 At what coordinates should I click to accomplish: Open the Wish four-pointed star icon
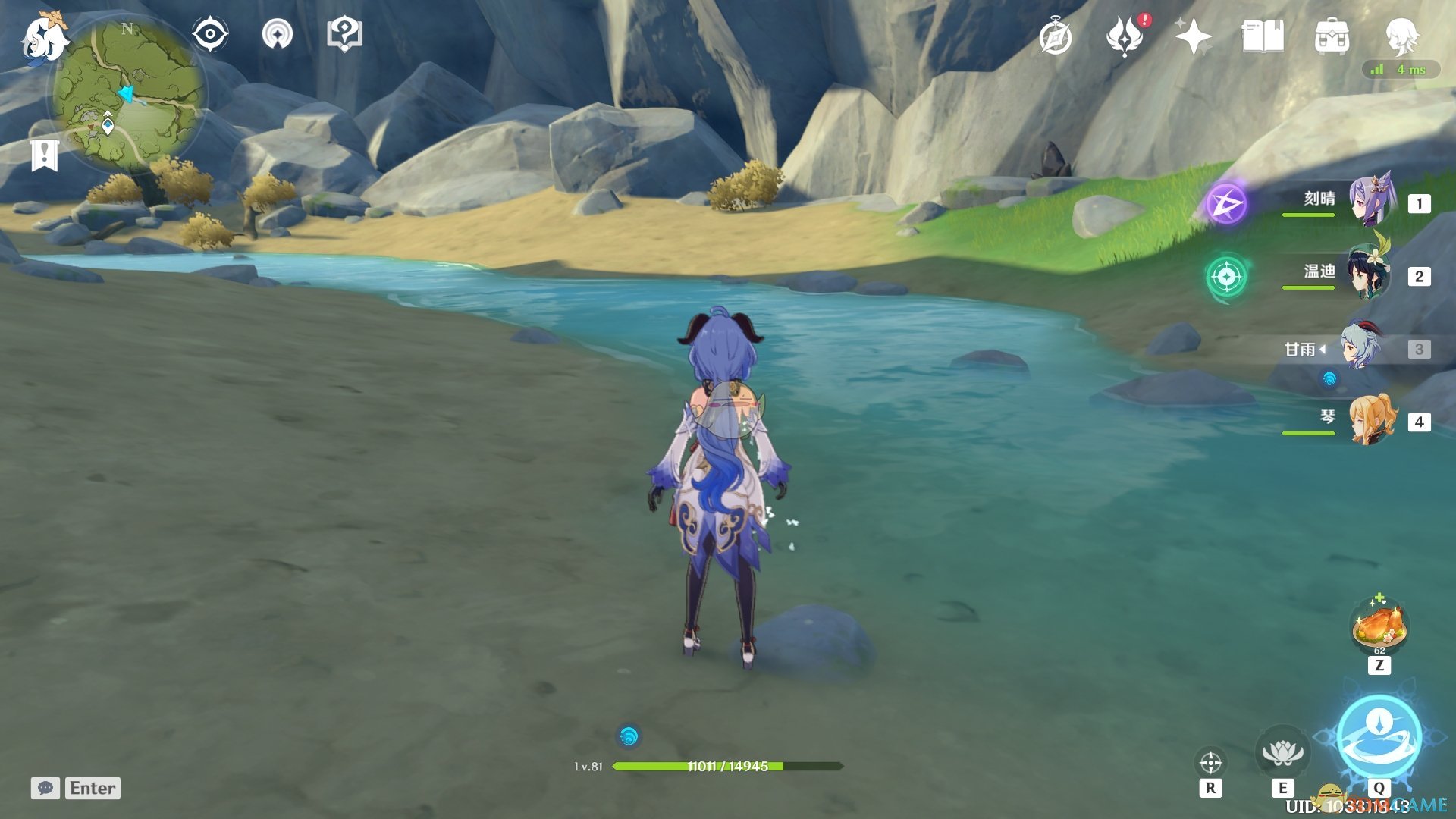[x=1193, y=36]
